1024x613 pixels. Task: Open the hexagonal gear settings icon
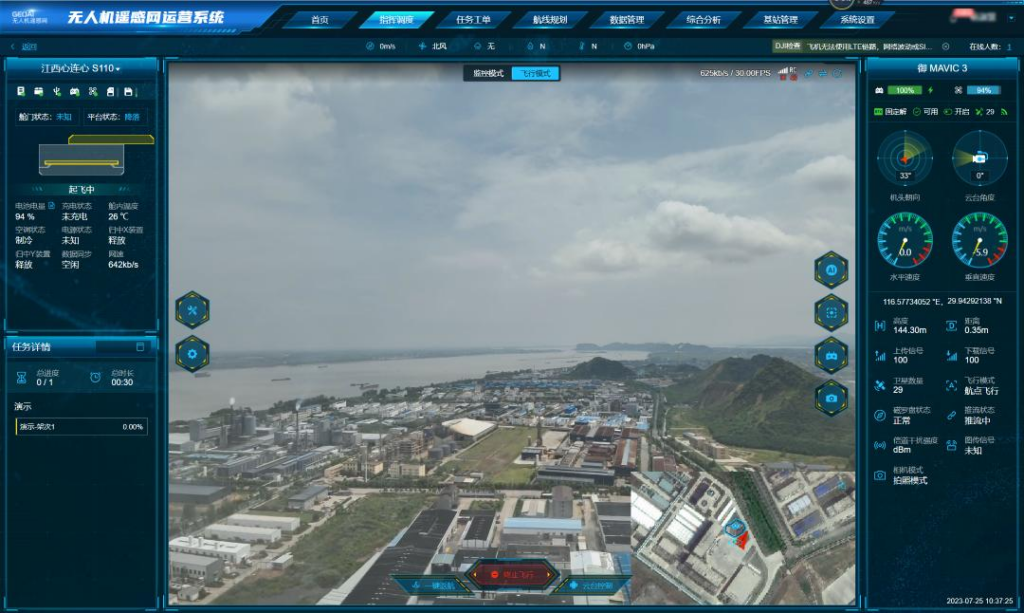pyautogui.click(x=192, y=353)
